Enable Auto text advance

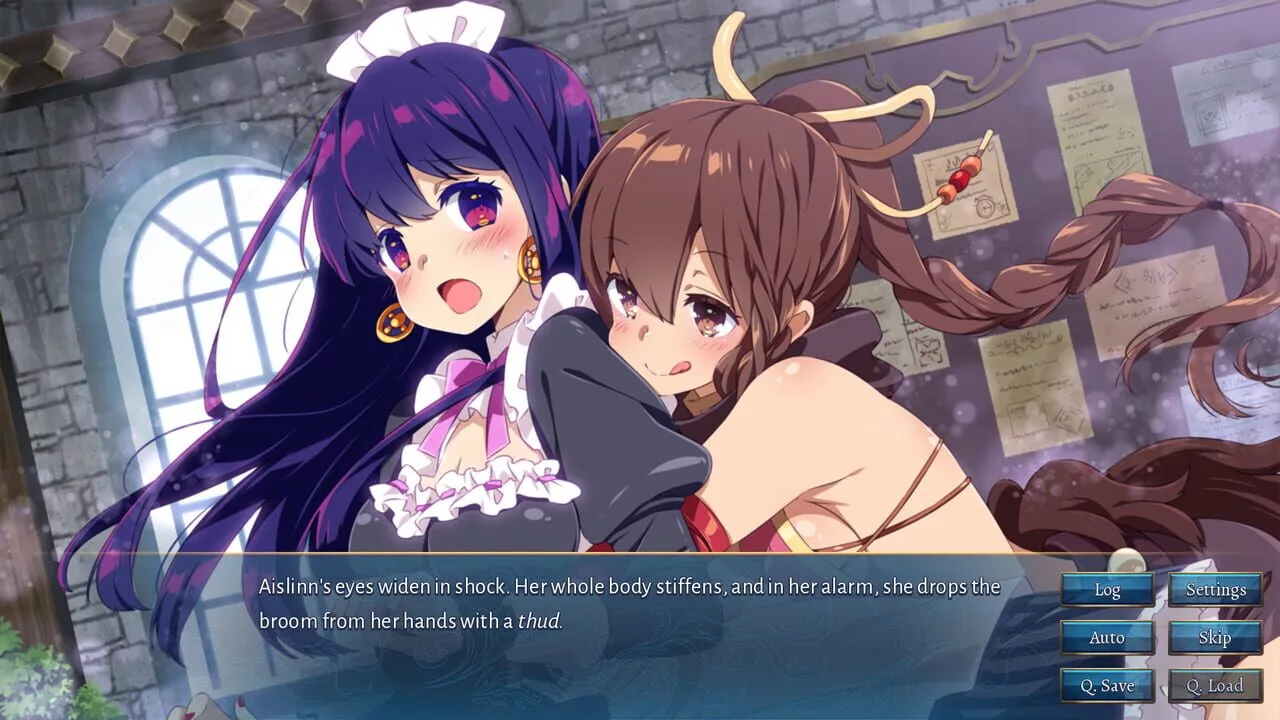[1107, 637]
